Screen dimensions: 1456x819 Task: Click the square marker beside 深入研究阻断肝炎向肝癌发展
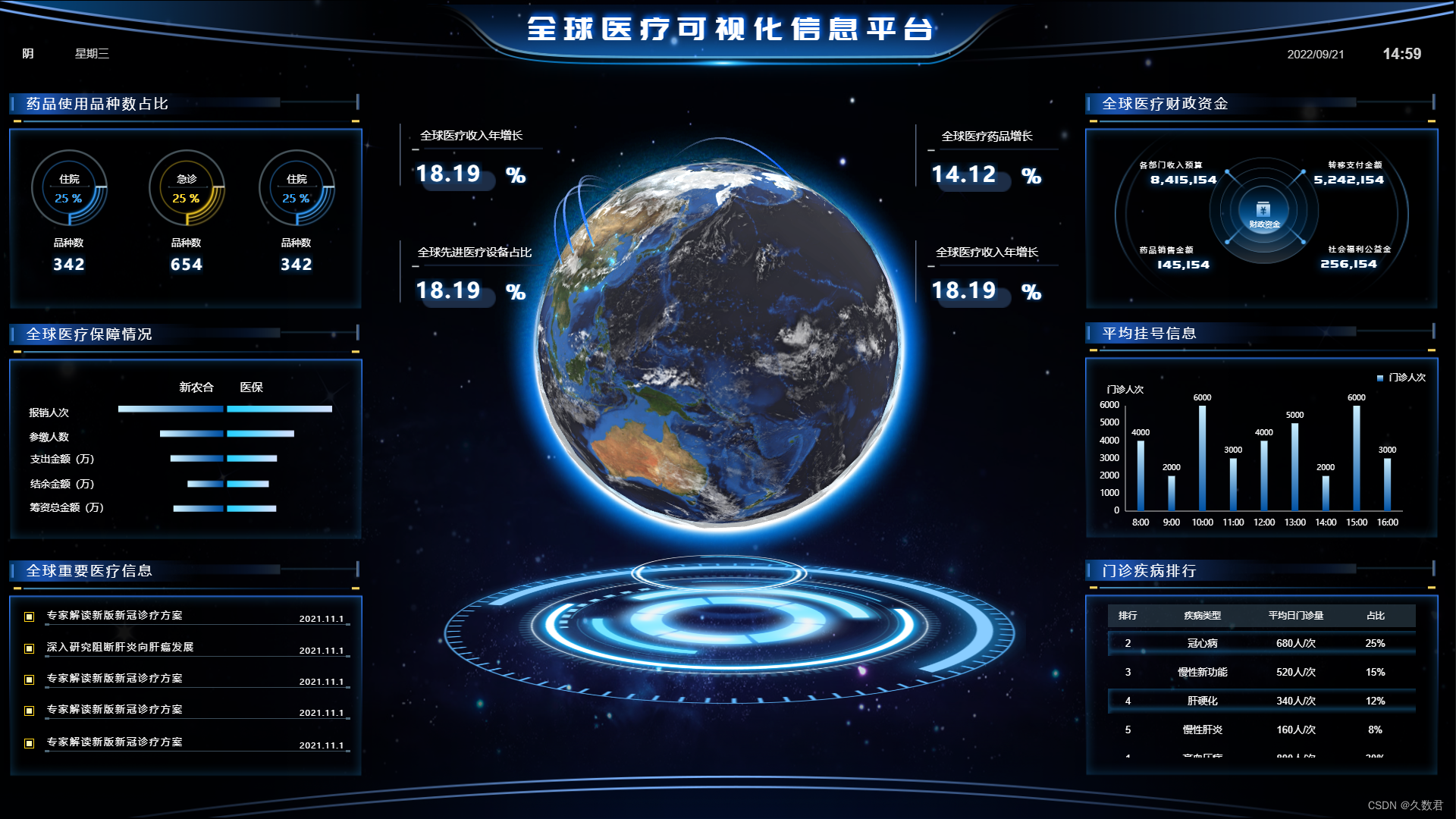pyautogui.click(x=30, y=650)
